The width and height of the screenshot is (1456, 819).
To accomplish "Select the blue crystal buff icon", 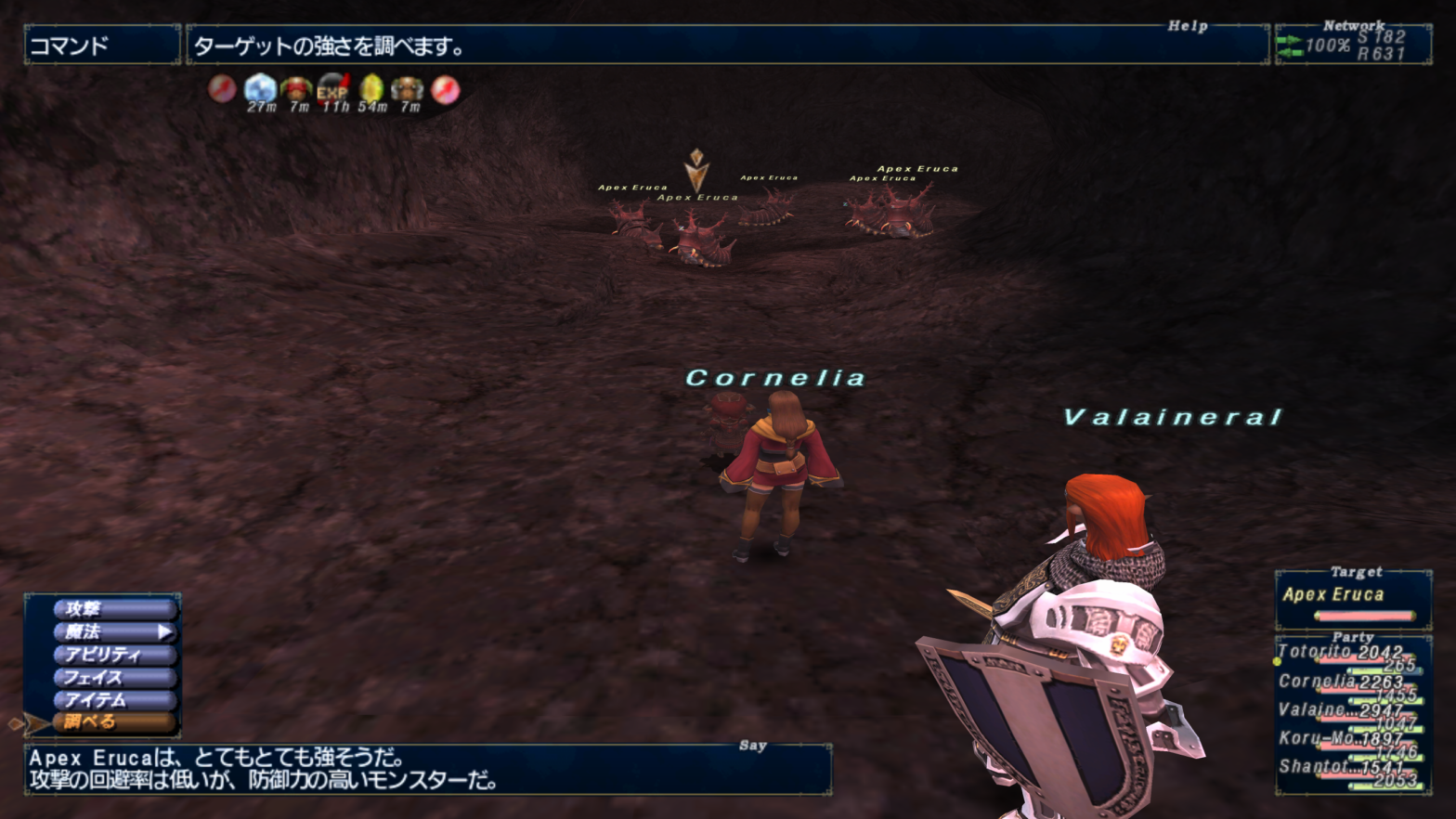I will pos(260,89).
